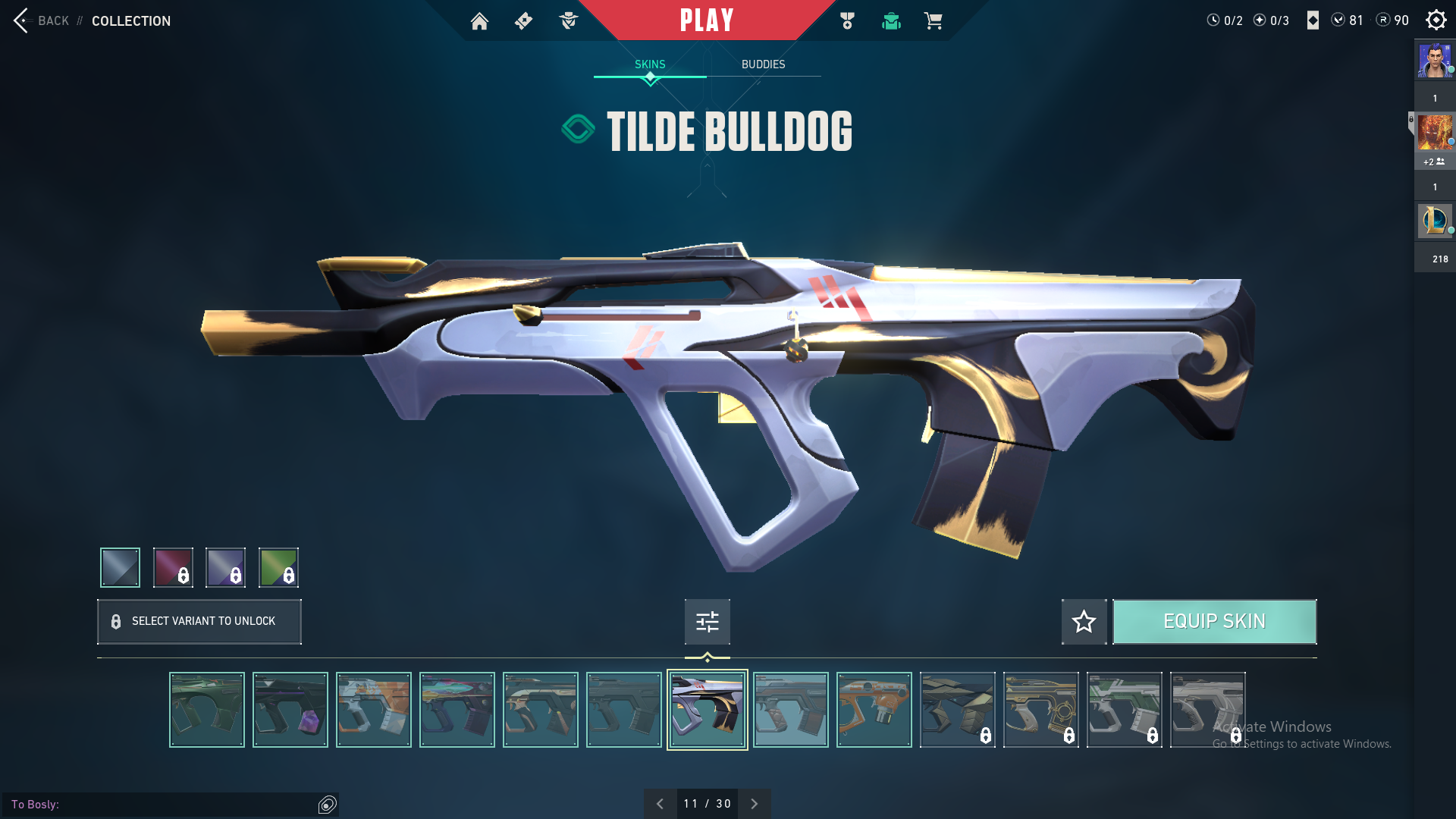This screenshot has width=1456, height=819.
Task: Mark skin as favorite with star
Action: tap(1084, 622)
